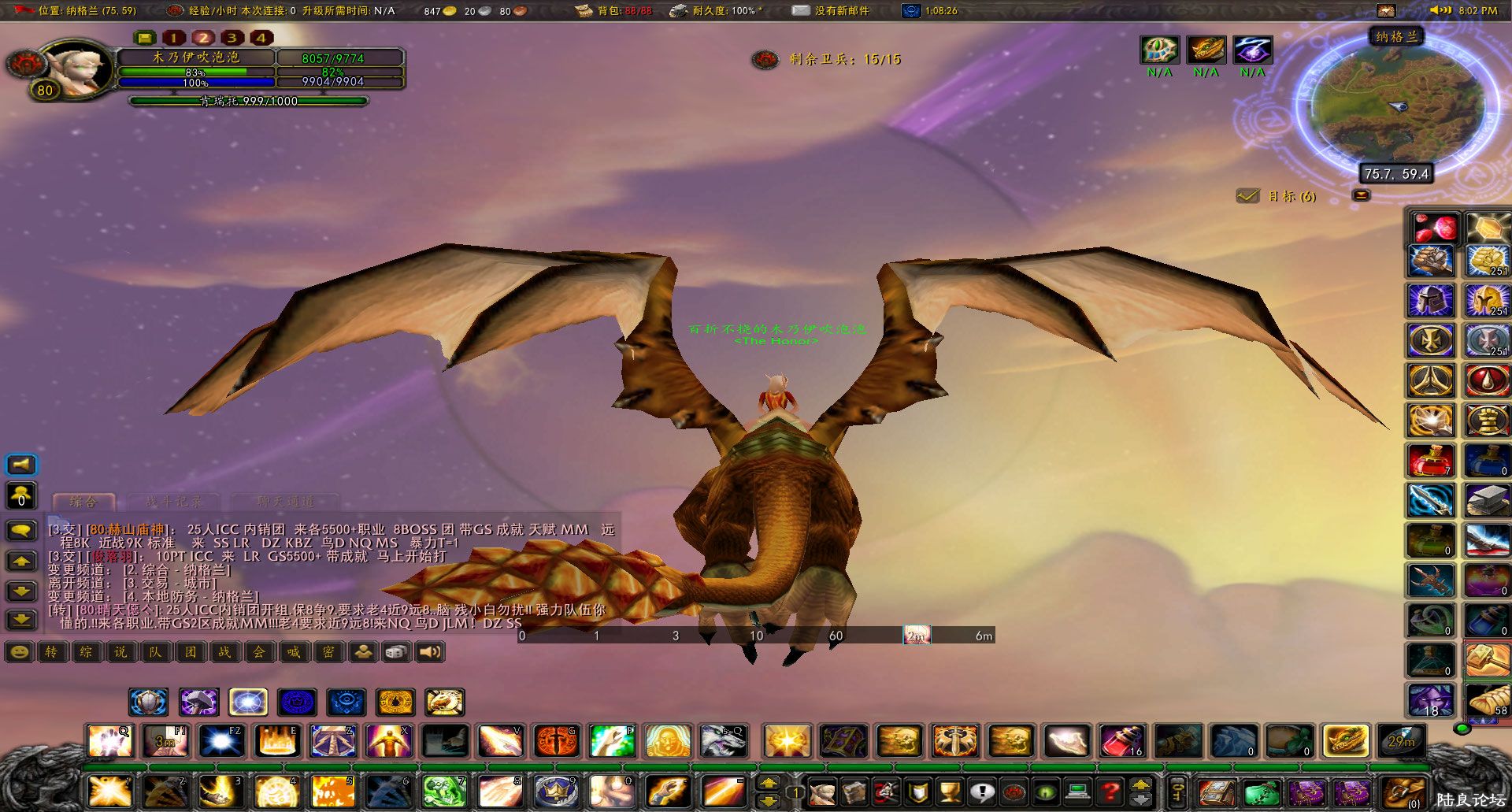Screen dimensions: 1512x812
Task: Toggle the 目标 (6) objectives tracker checkbox
Action: pos(1248,196)
